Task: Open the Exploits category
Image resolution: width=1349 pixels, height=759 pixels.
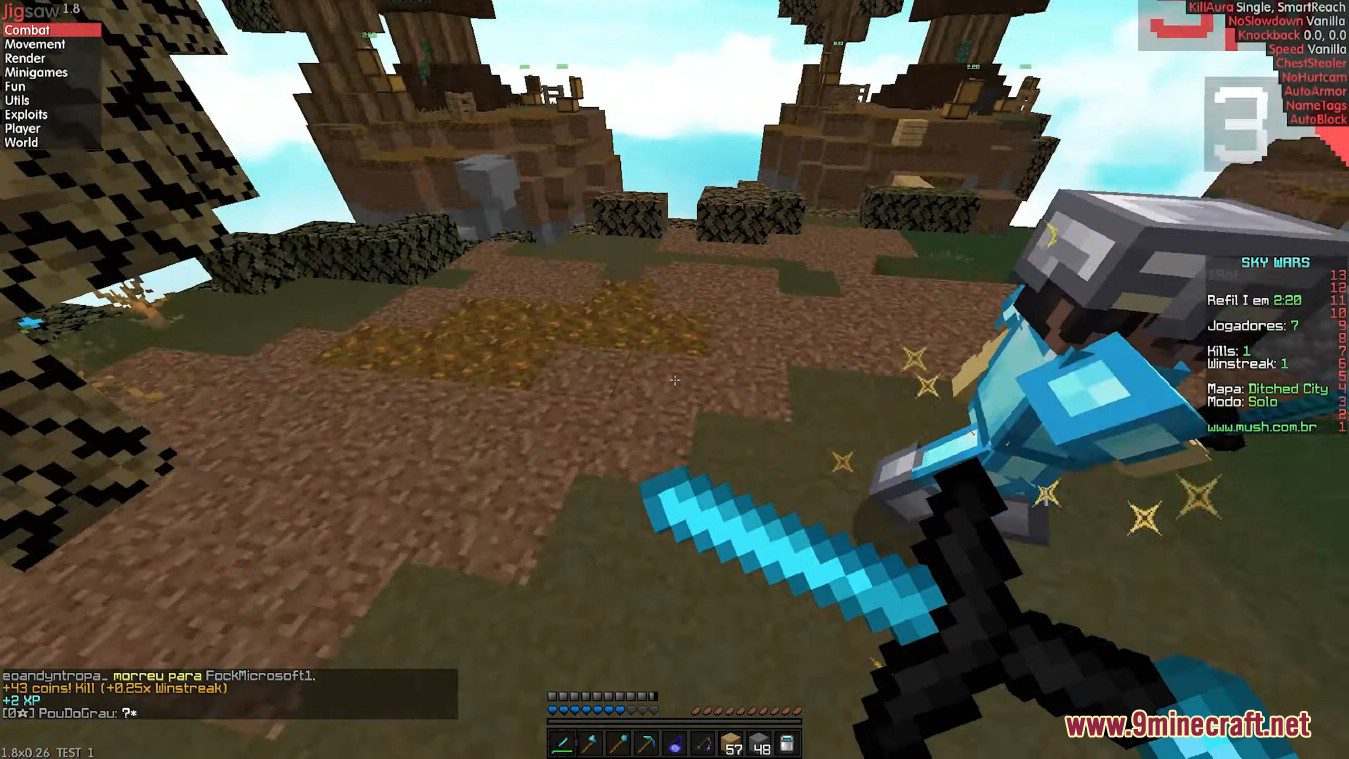Action: pyautogui.click(x=27, y=114)
